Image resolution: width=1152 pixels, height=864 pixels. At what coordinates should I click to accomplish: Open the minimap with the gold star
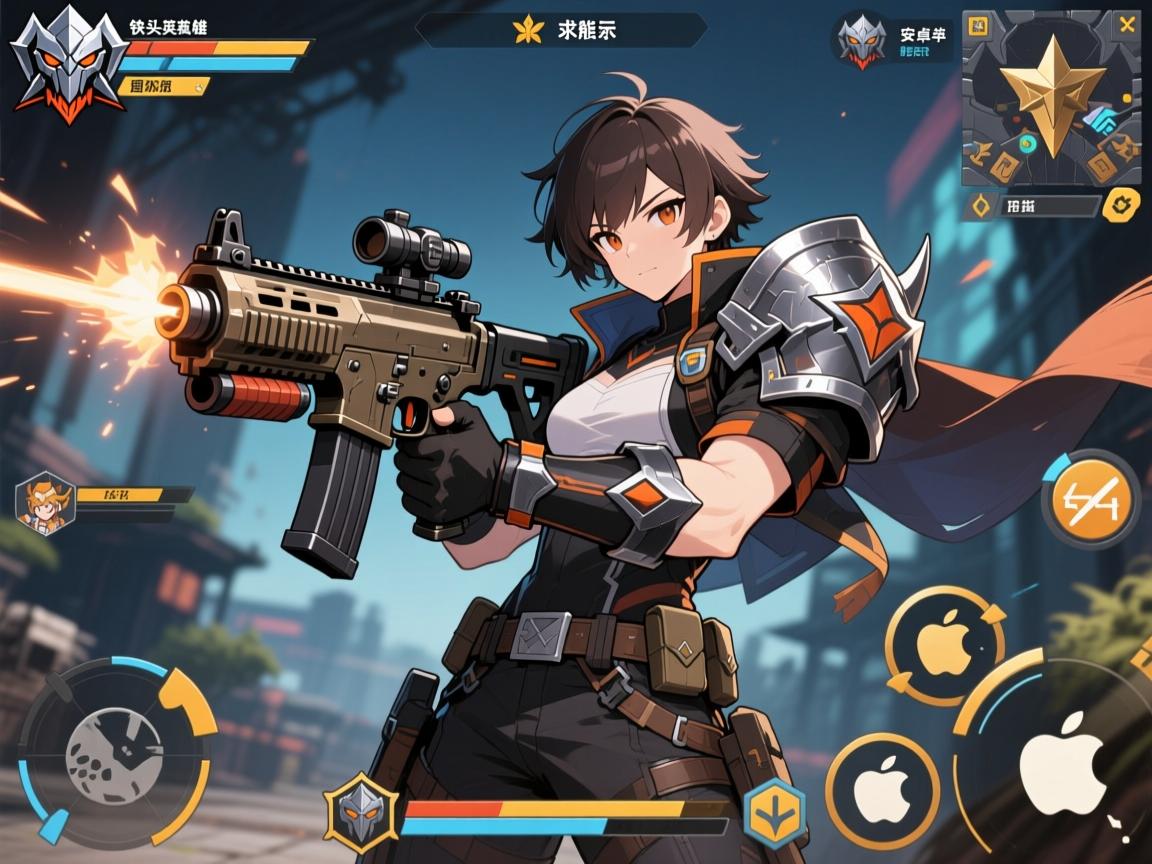(1050, 98)
